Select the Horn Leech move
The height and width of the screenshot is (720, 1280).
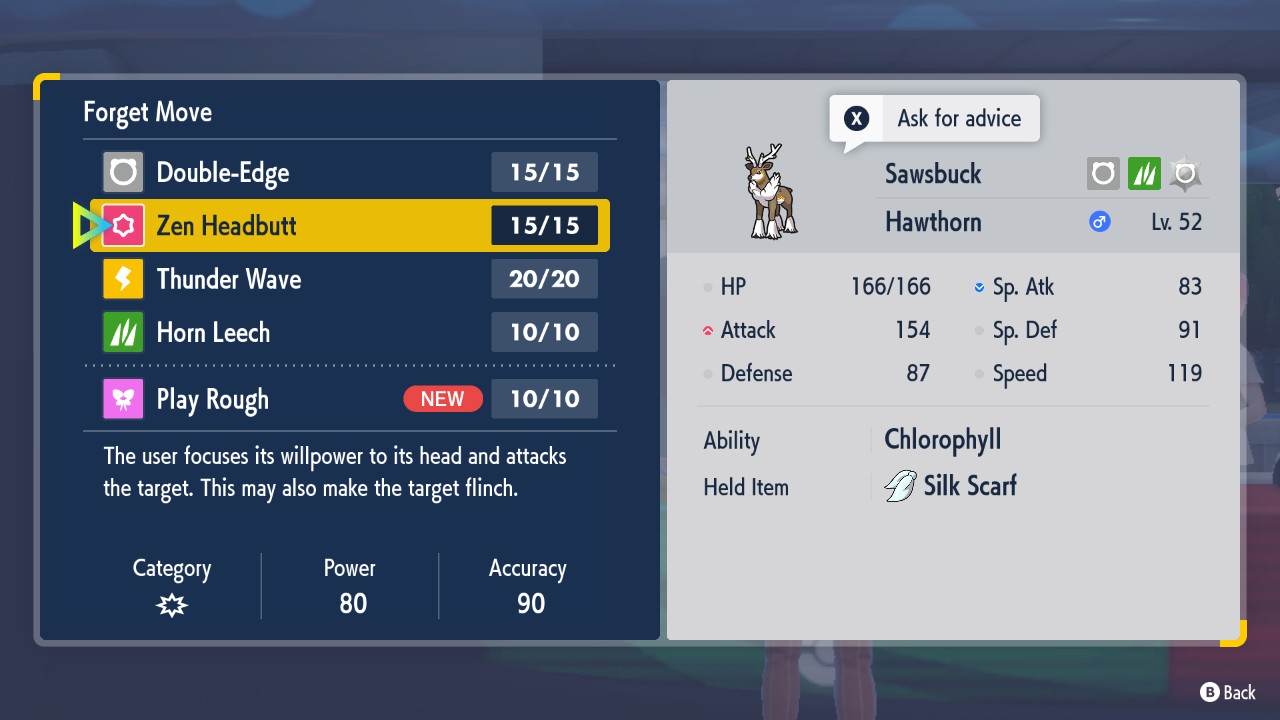pos(350,332)
